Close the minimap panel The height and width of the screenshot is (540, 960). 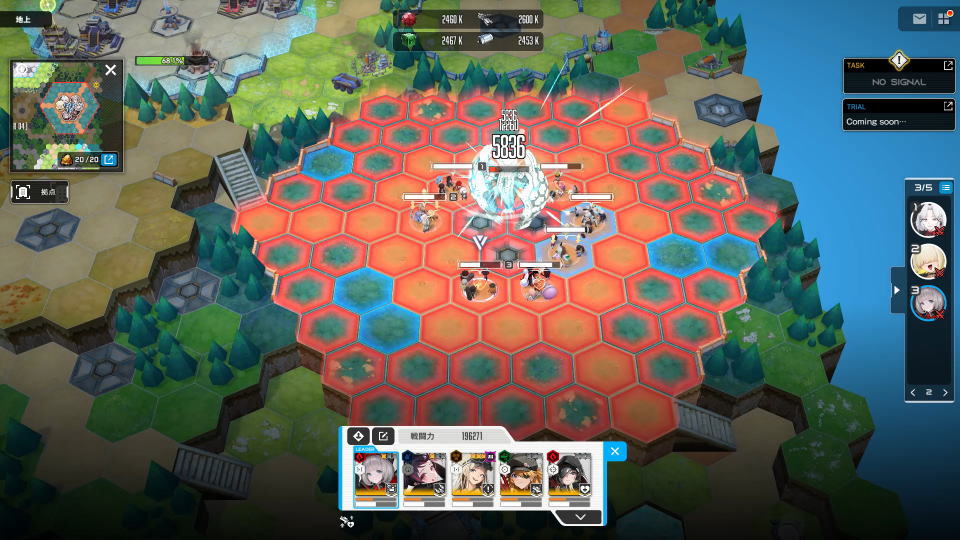coord(111,70)
